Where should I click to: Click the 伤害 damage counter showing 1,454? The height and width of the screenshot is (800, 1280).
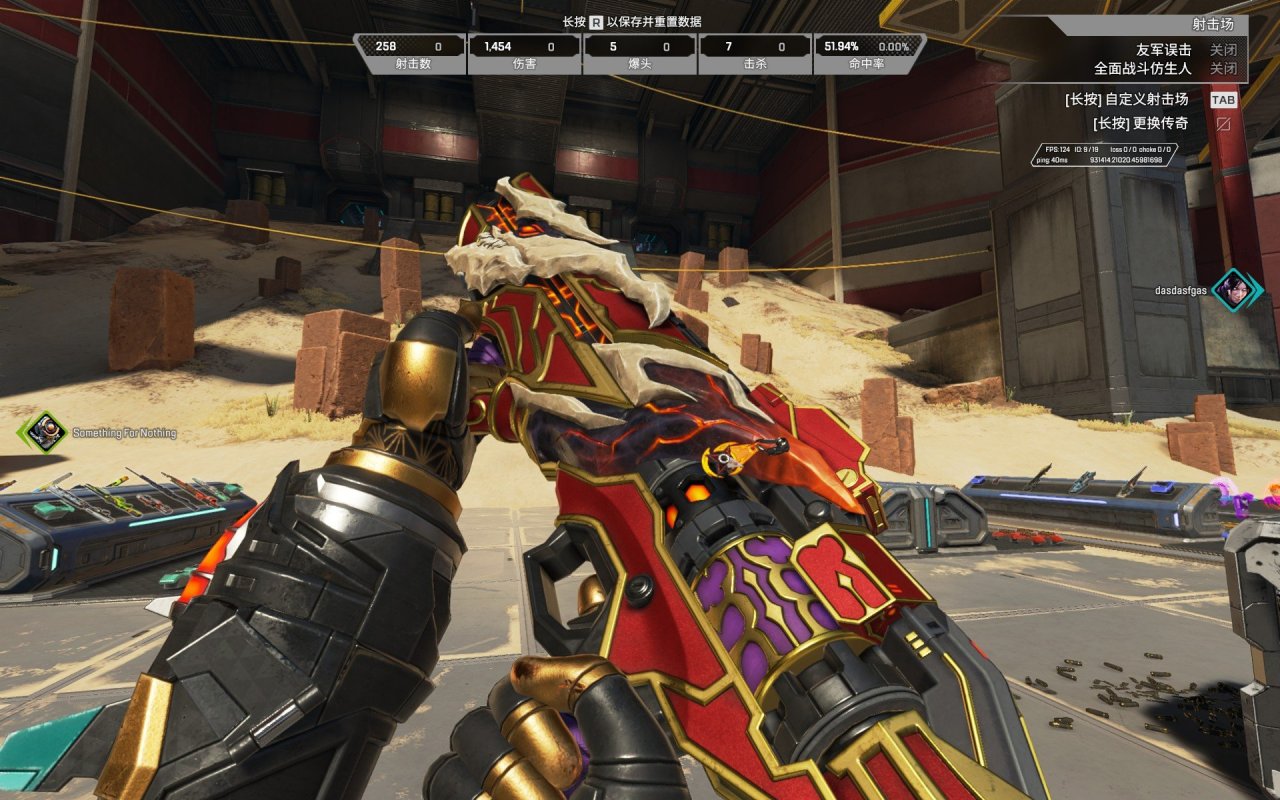tap(518, 52)
